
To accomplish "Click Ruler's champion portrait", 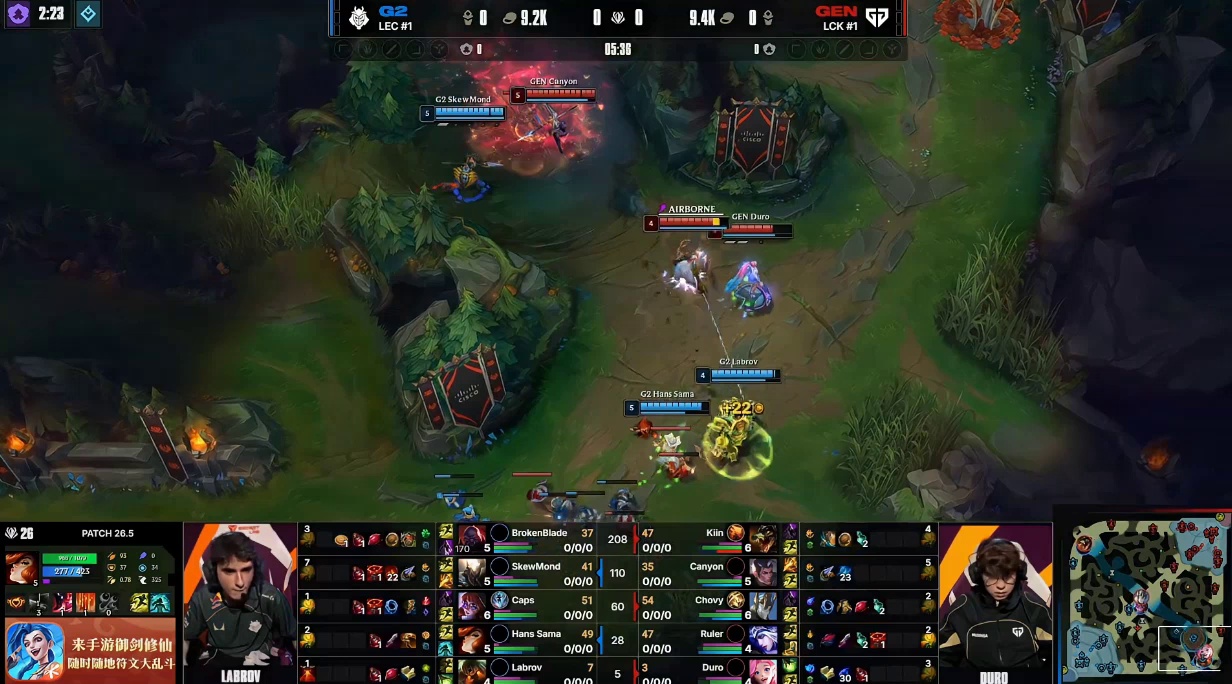I will point(763,638).
